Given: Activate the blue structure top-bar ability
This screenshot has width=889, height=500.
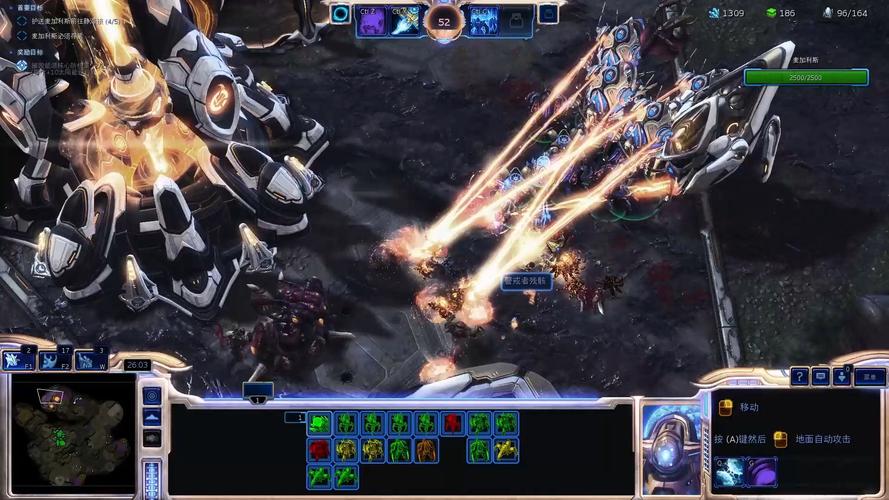Looking at the screenshot, I should [483, 19].
